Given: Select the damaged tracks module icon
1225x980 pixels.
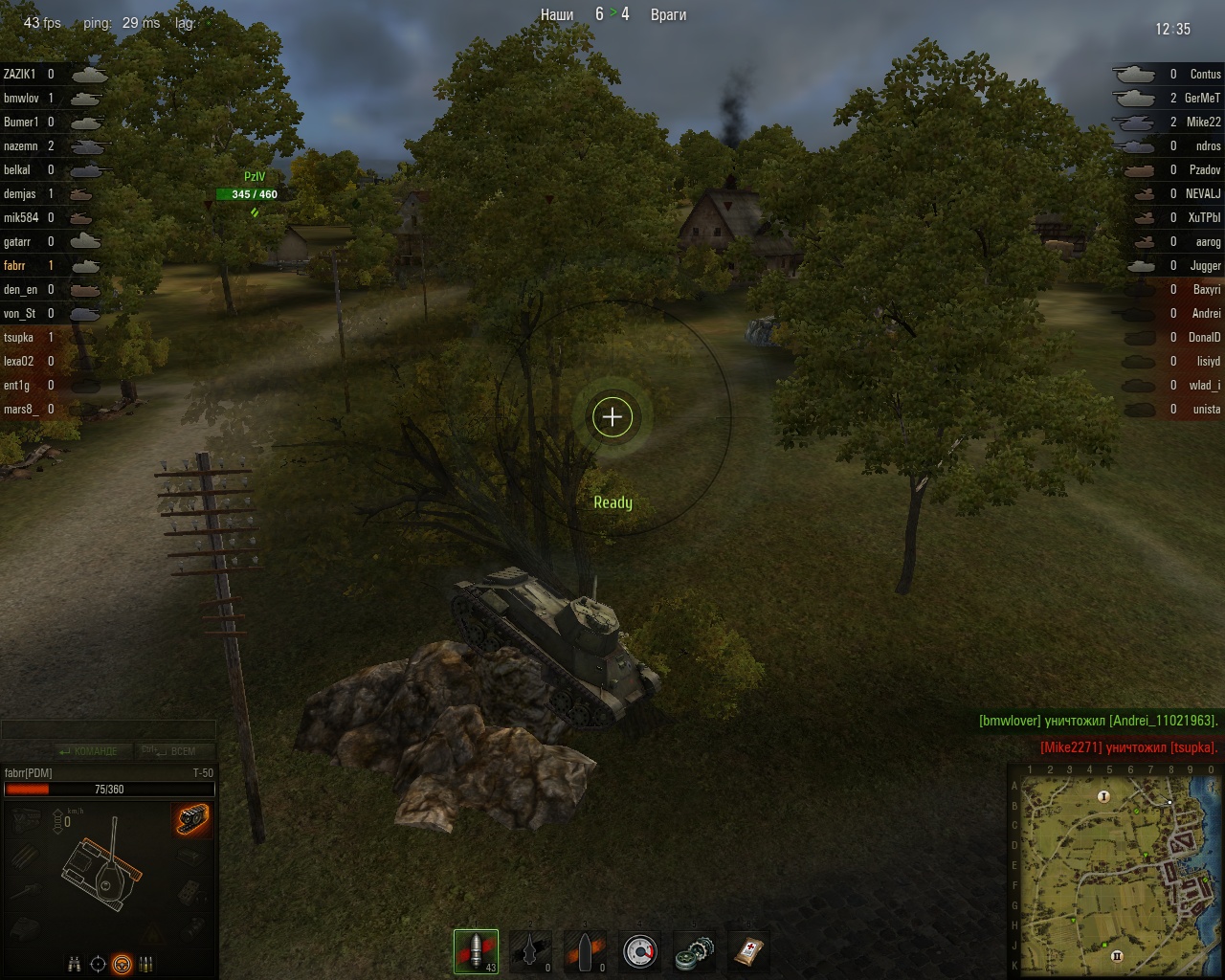Looking at the screenshot, I should tap(192, 819).
